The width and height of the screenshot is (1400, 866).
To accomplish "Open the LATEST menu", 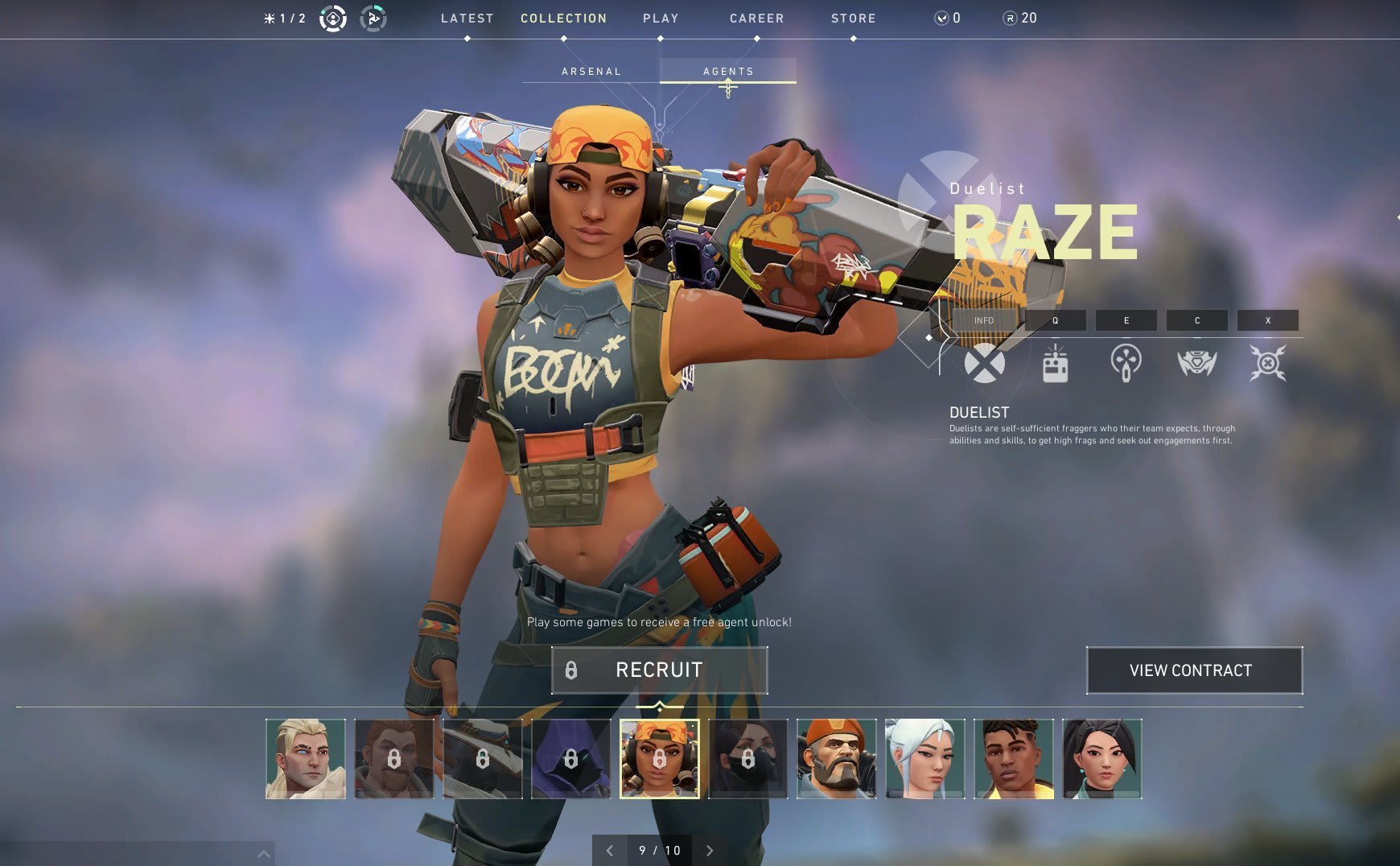I will pyautogui.click(x=467, y=19).
